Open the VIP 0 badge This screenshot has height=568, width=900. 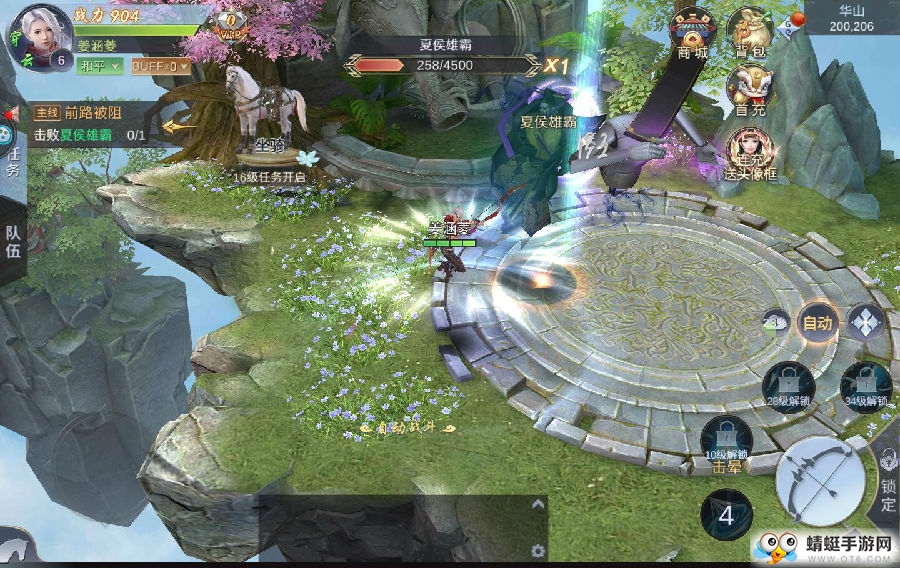[232, 23]
